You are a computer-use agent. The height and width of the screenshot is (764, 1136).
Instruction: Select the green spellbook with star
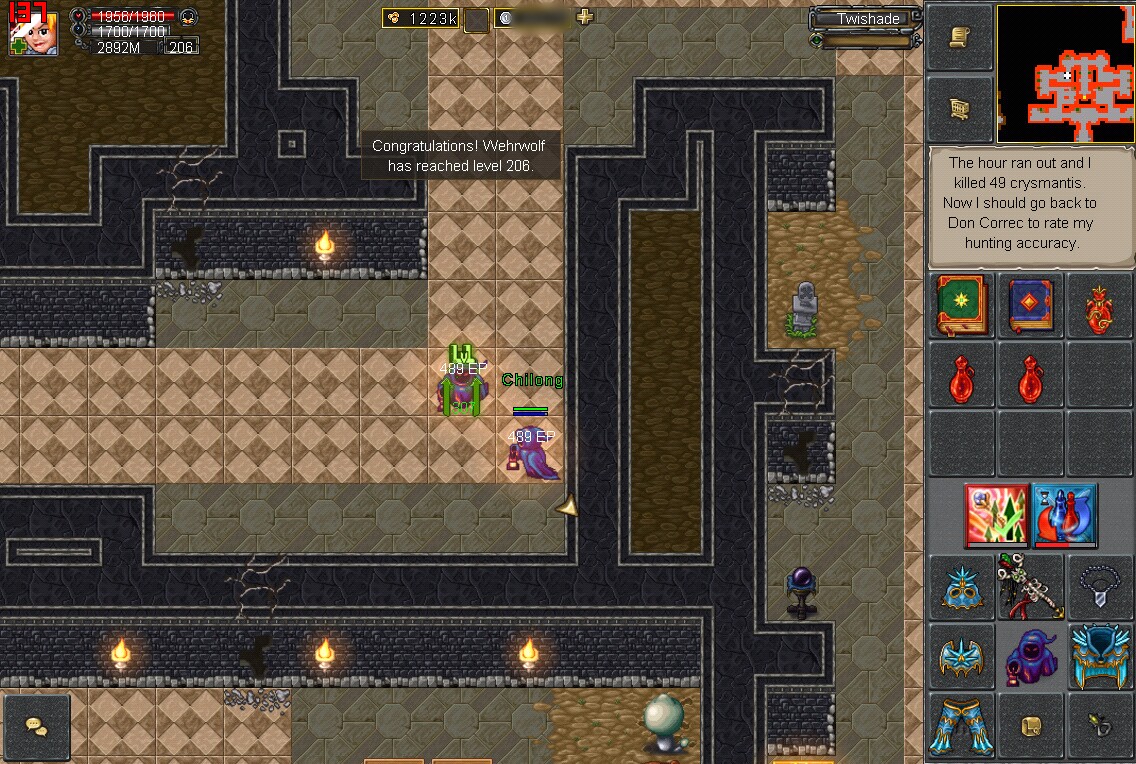961,306
